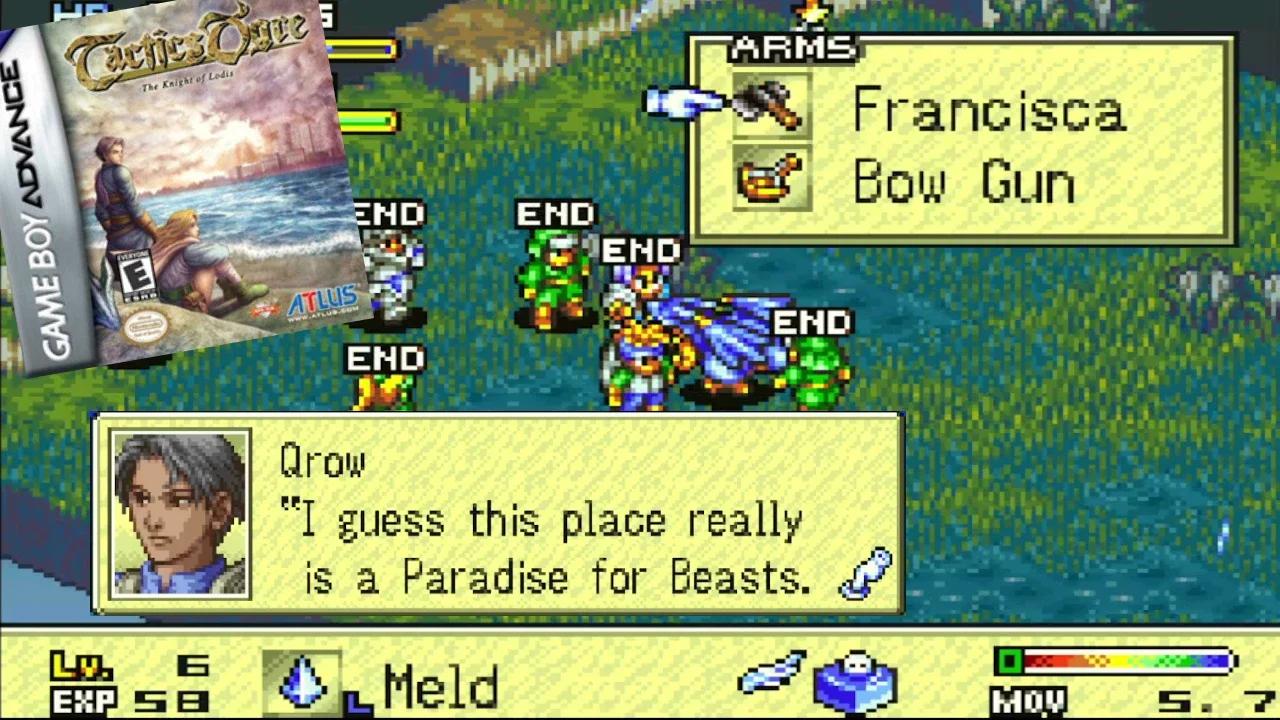Select the Francisca axe icon
The height and width of the screenshot is (720, 1280).
(x=770, y=106)
